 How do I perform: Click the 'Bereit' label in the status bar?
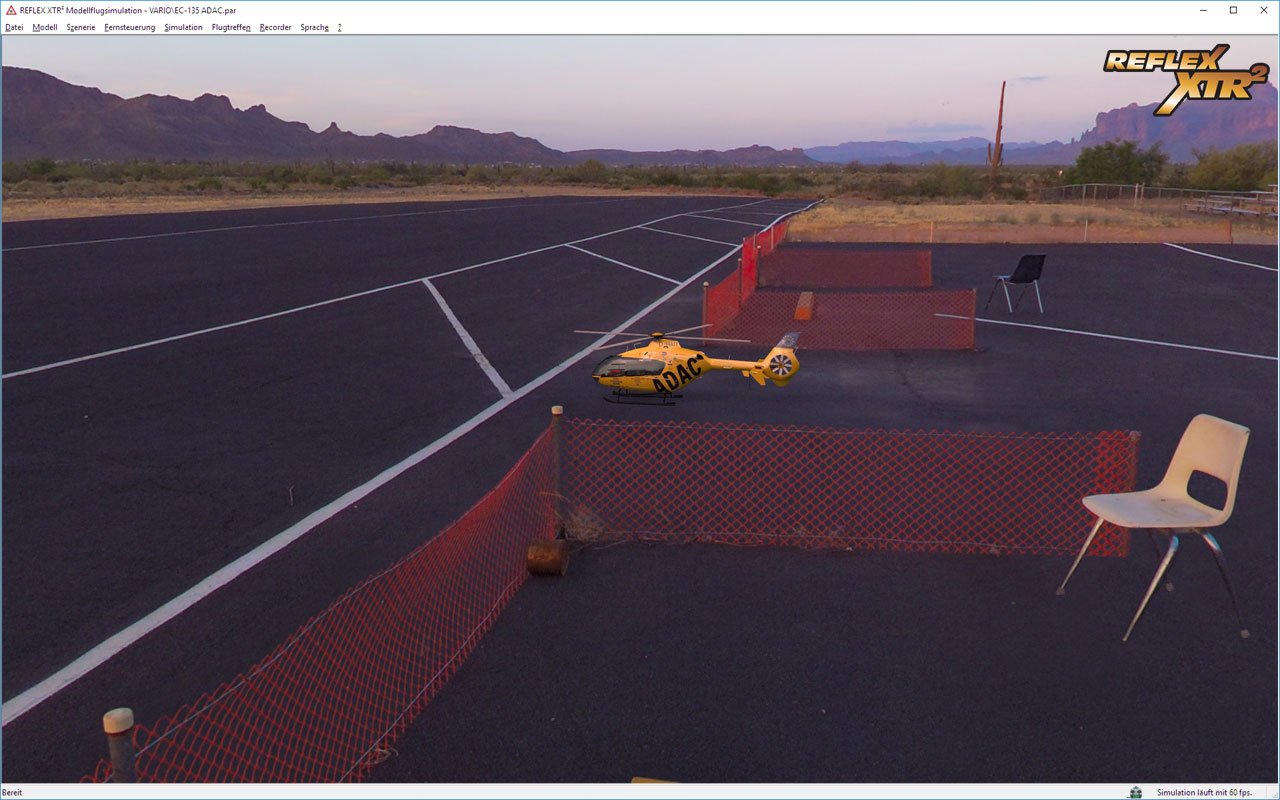click(14, 791)
